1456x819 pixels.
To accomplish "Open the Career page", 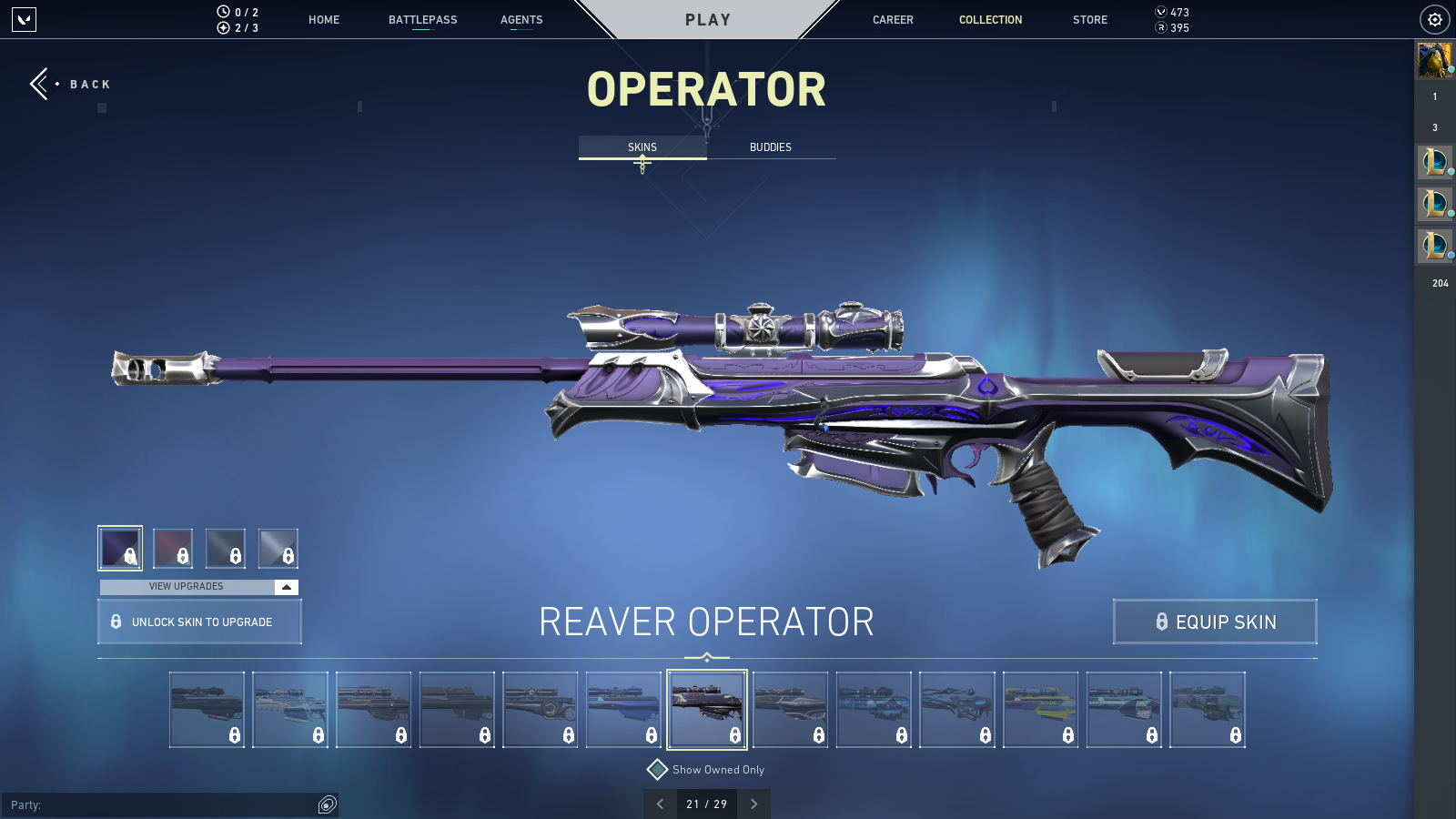I will tap(893, 20).
